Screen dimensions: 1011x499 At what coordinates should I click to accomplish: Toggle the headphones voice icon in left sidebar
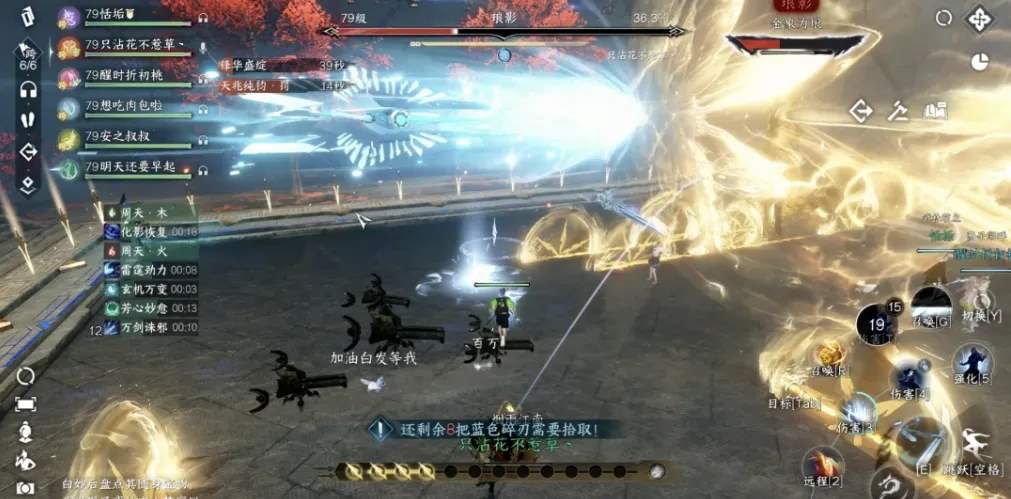28,90
